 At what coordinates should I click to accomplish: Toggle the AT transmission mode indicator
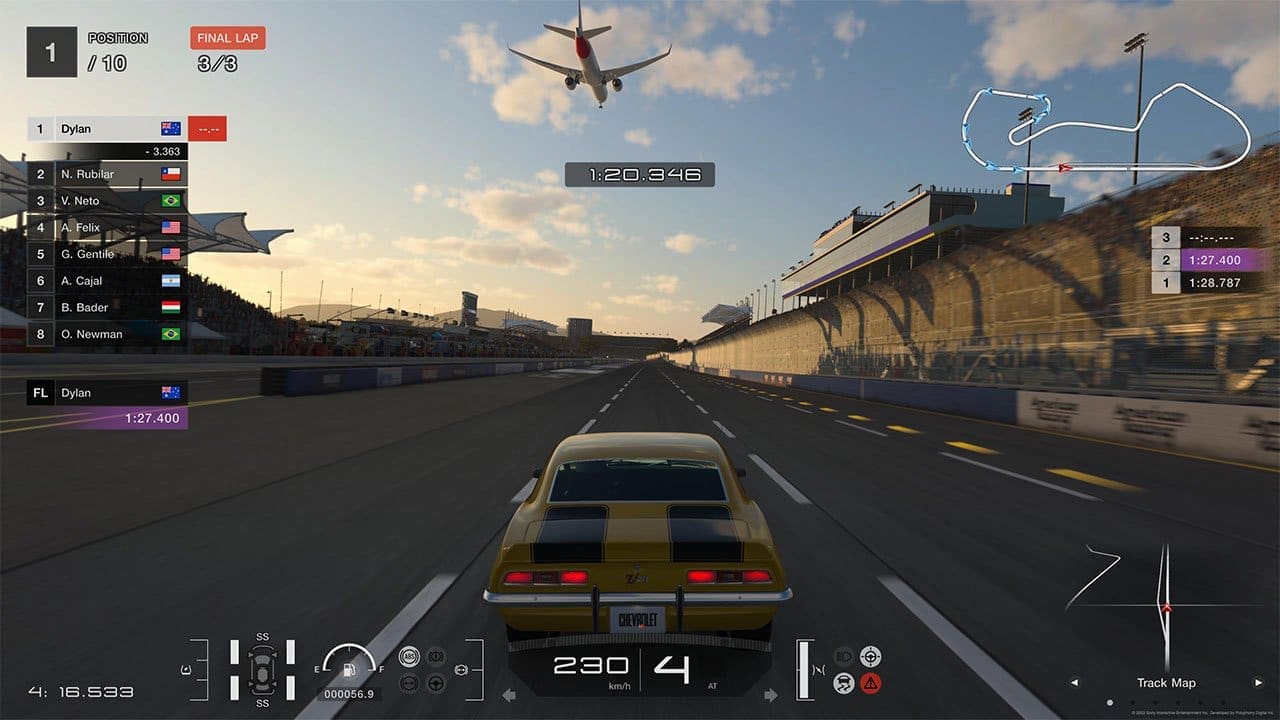click(x=714, y=688)
